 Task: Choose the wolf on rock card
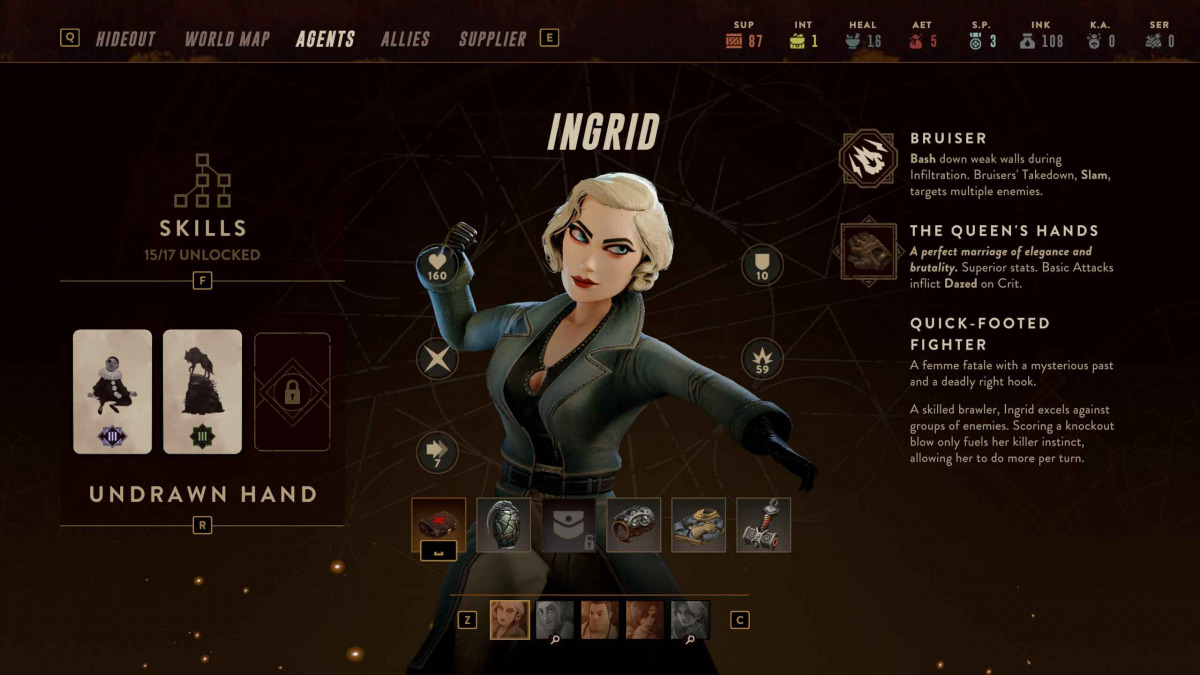pyautogui.click(x=202, y=391)
